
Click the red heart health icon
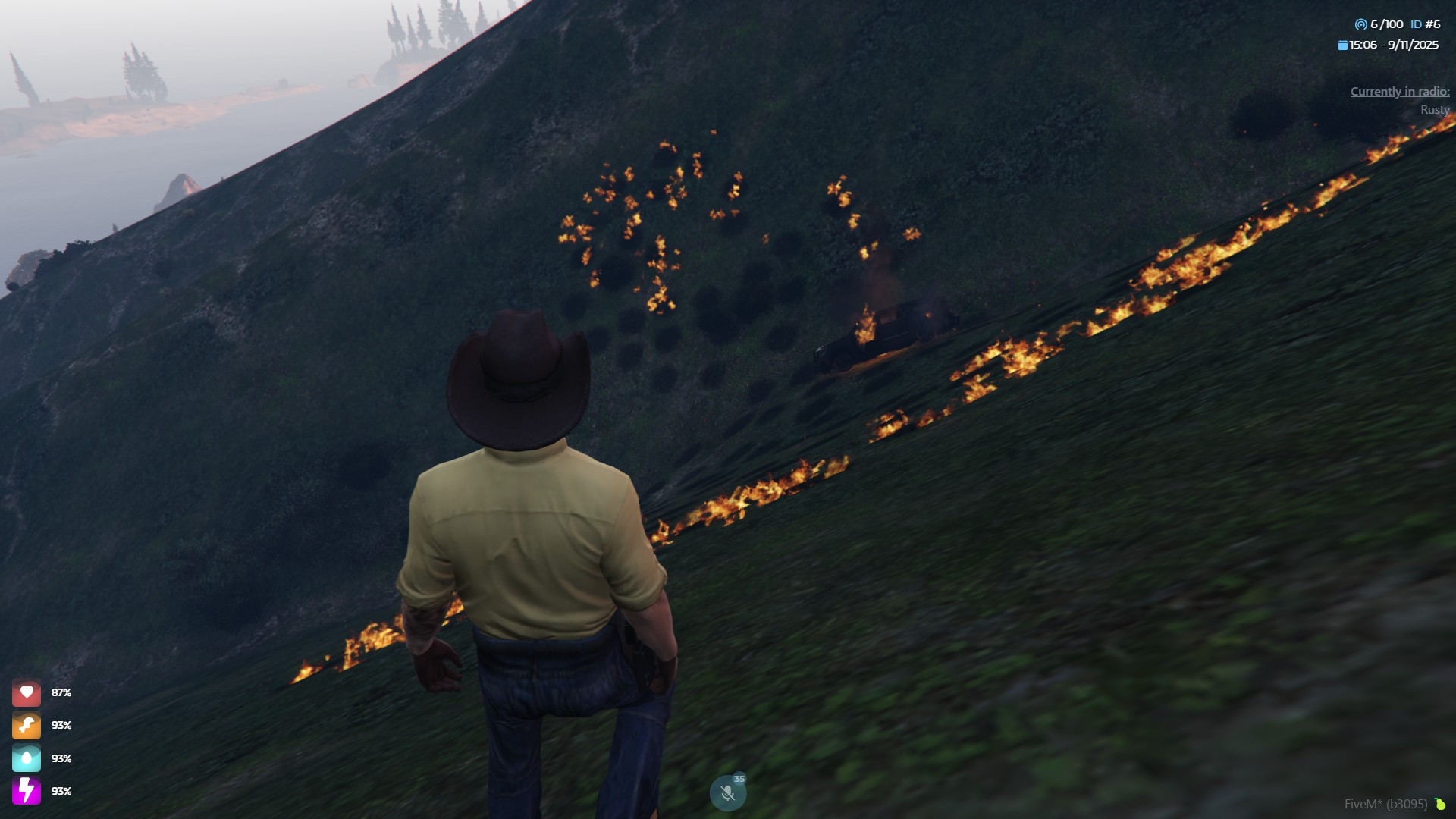(x=27, y=692)
